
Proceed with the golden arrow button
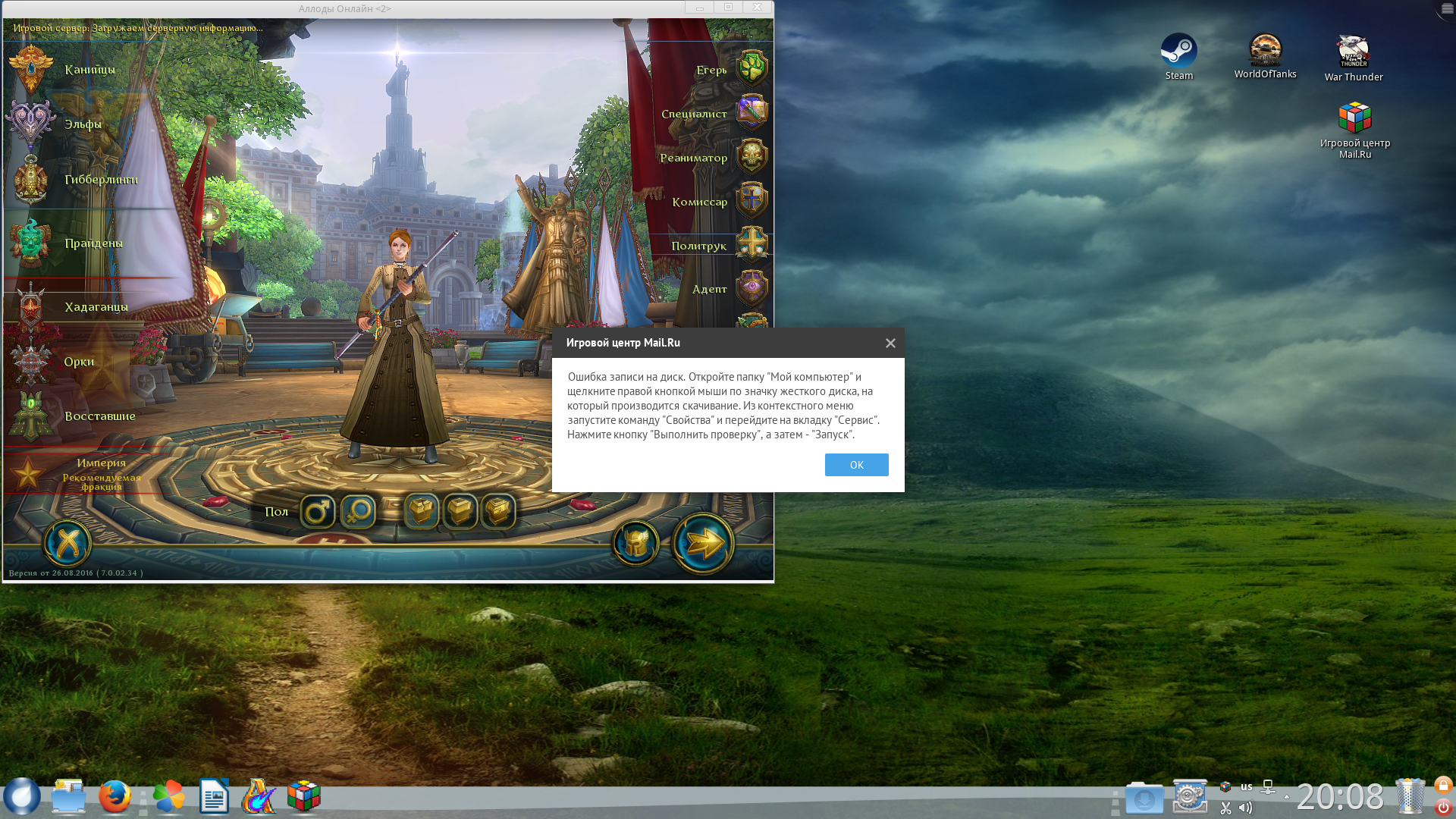(704, 543)
